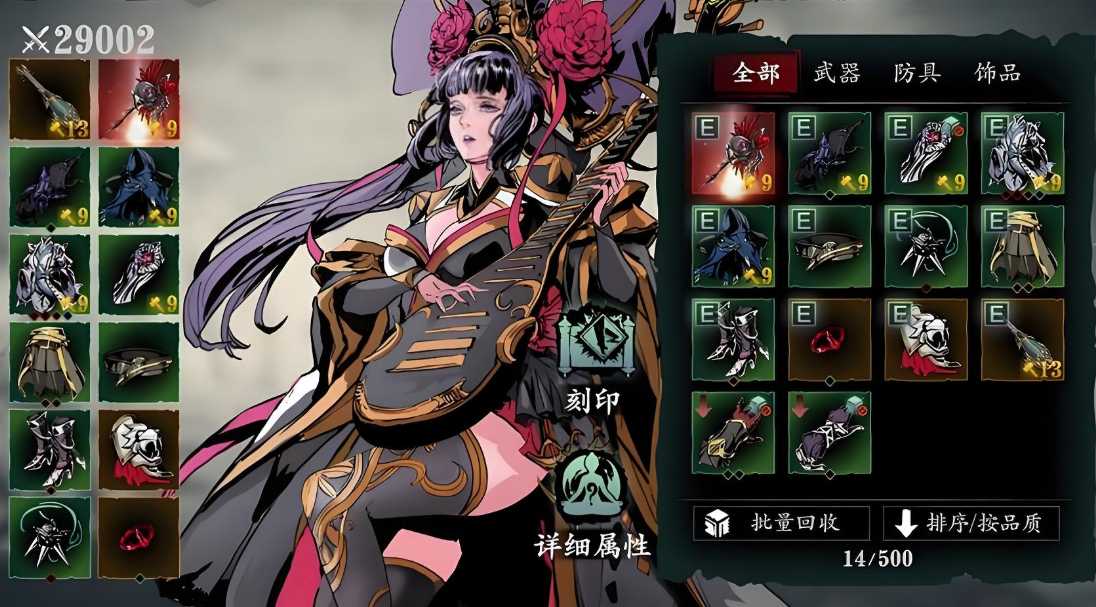
Task: Select the armored boots in inventory grid
Action: tap(733, 339)
